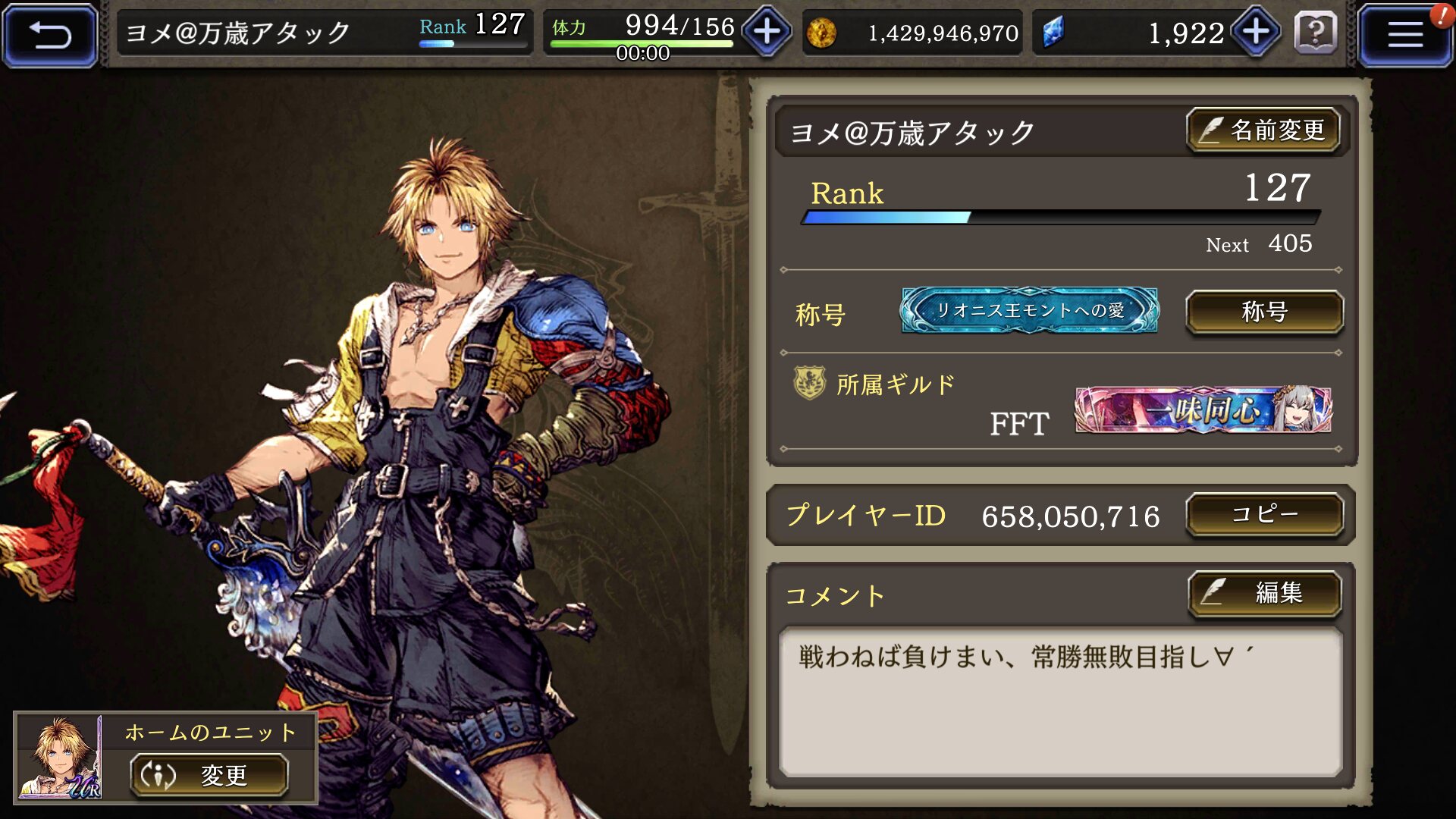Copy the player ID with コピー button
The width and height of the screenshot is (1456, 819).
pos(1264,515)
